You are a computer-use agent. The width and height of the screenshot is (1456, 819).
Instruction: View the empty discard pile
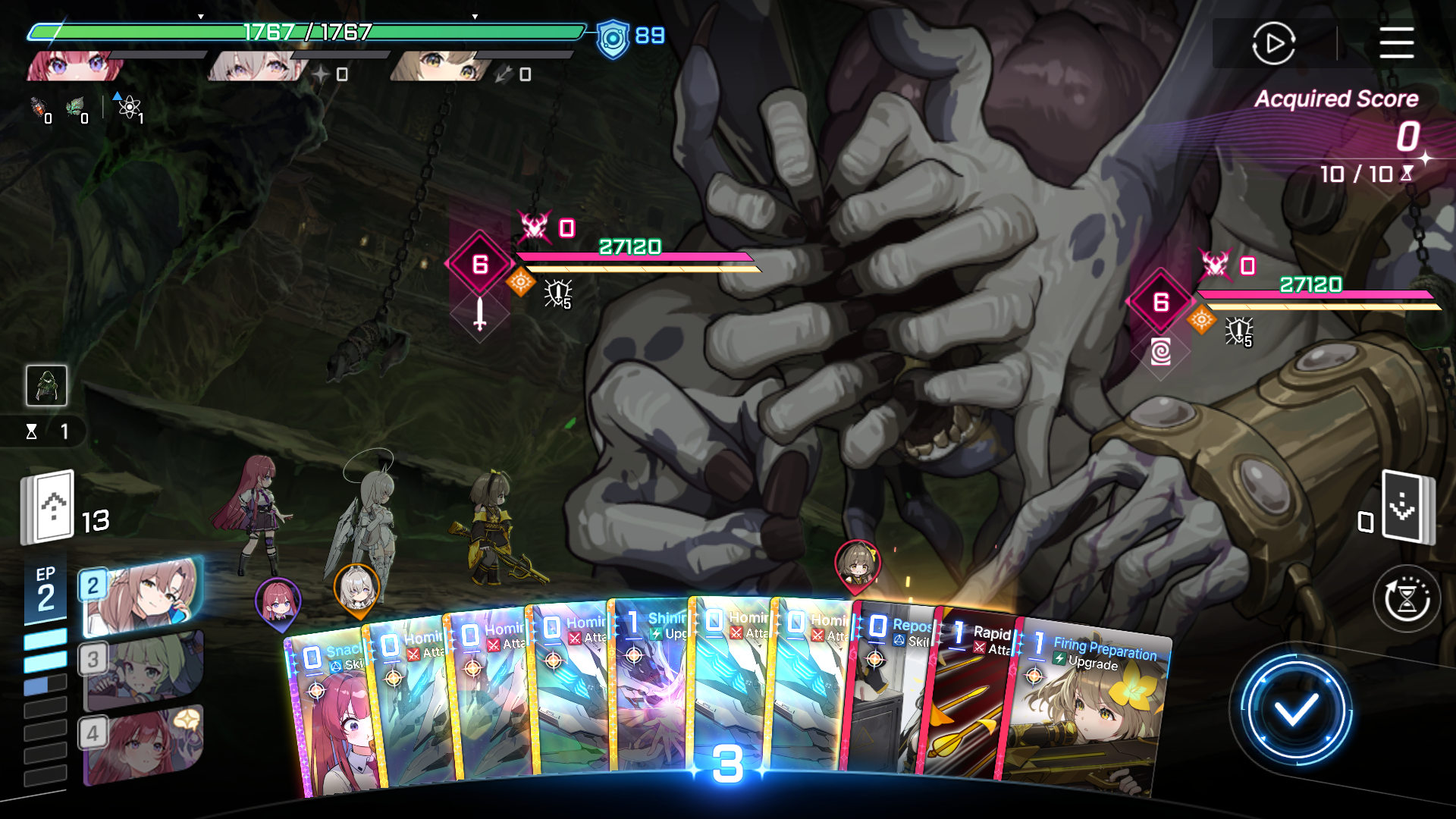(x=1407, y=507)
